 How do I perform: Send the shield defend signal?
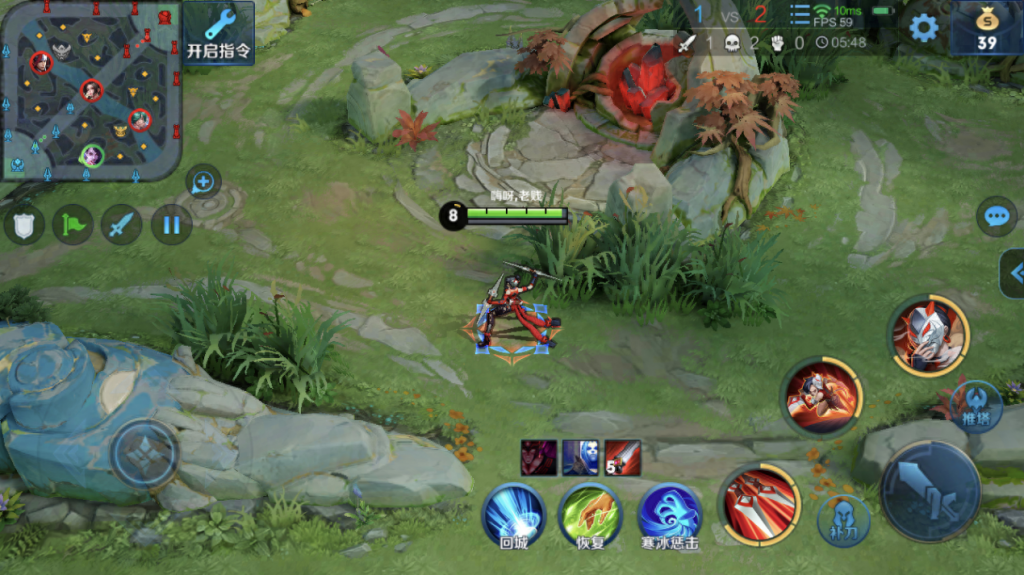click(24, 224)
